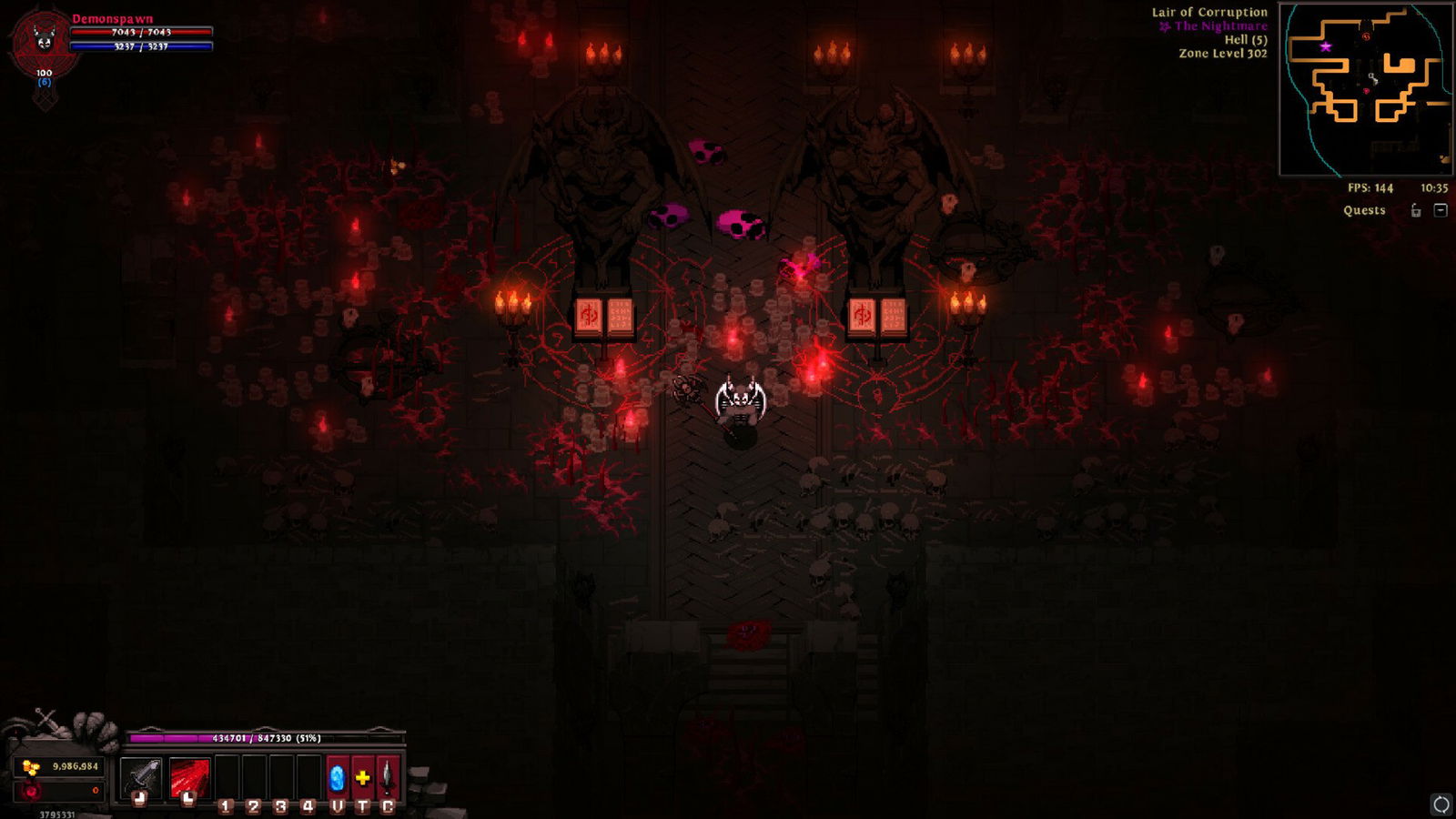
Task: Click the gold coins icon
Action: pos(31,767)
